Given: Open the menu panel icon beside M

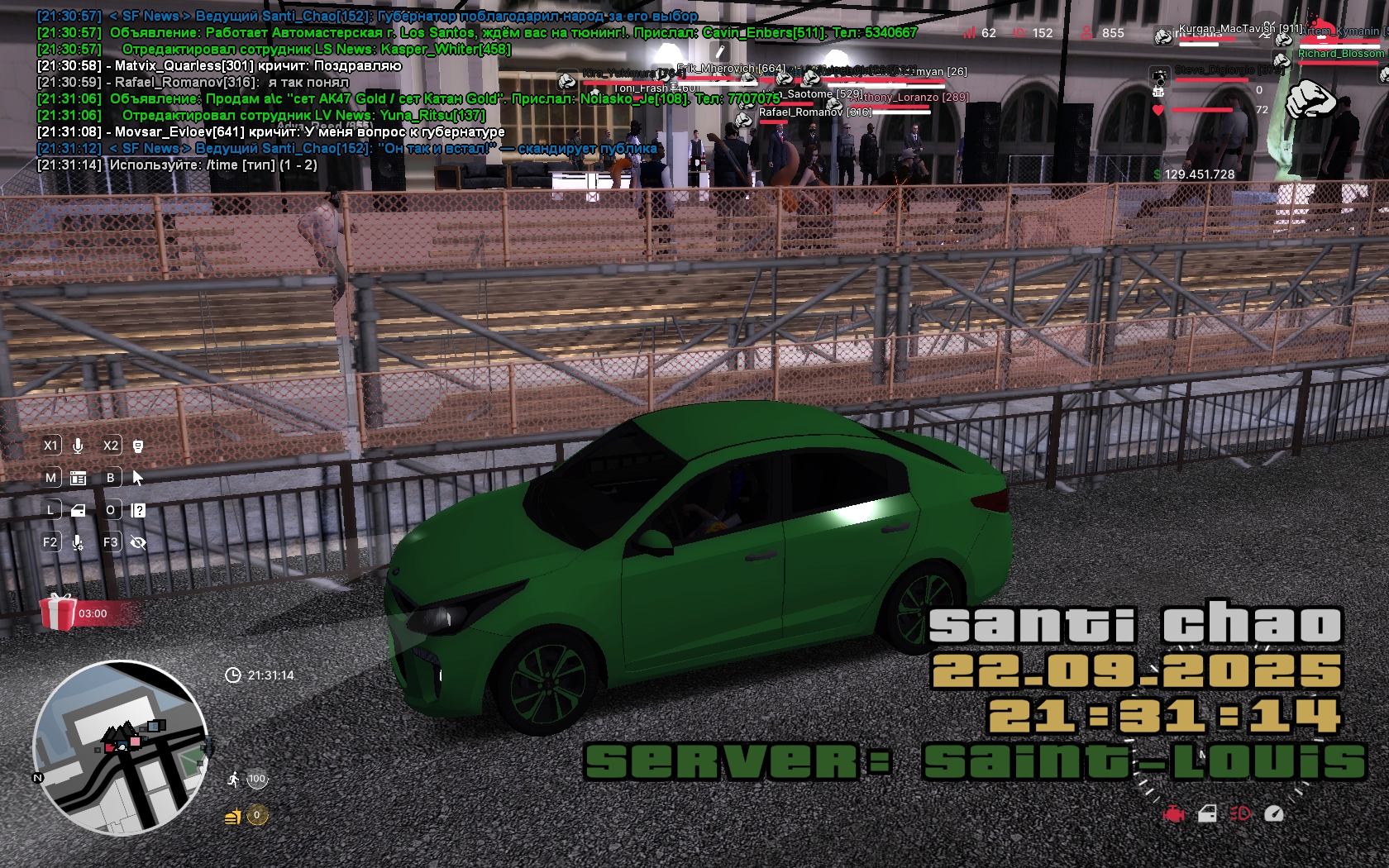Looking at the screenshot, I should pyautogui.click(x=79, y=478).
